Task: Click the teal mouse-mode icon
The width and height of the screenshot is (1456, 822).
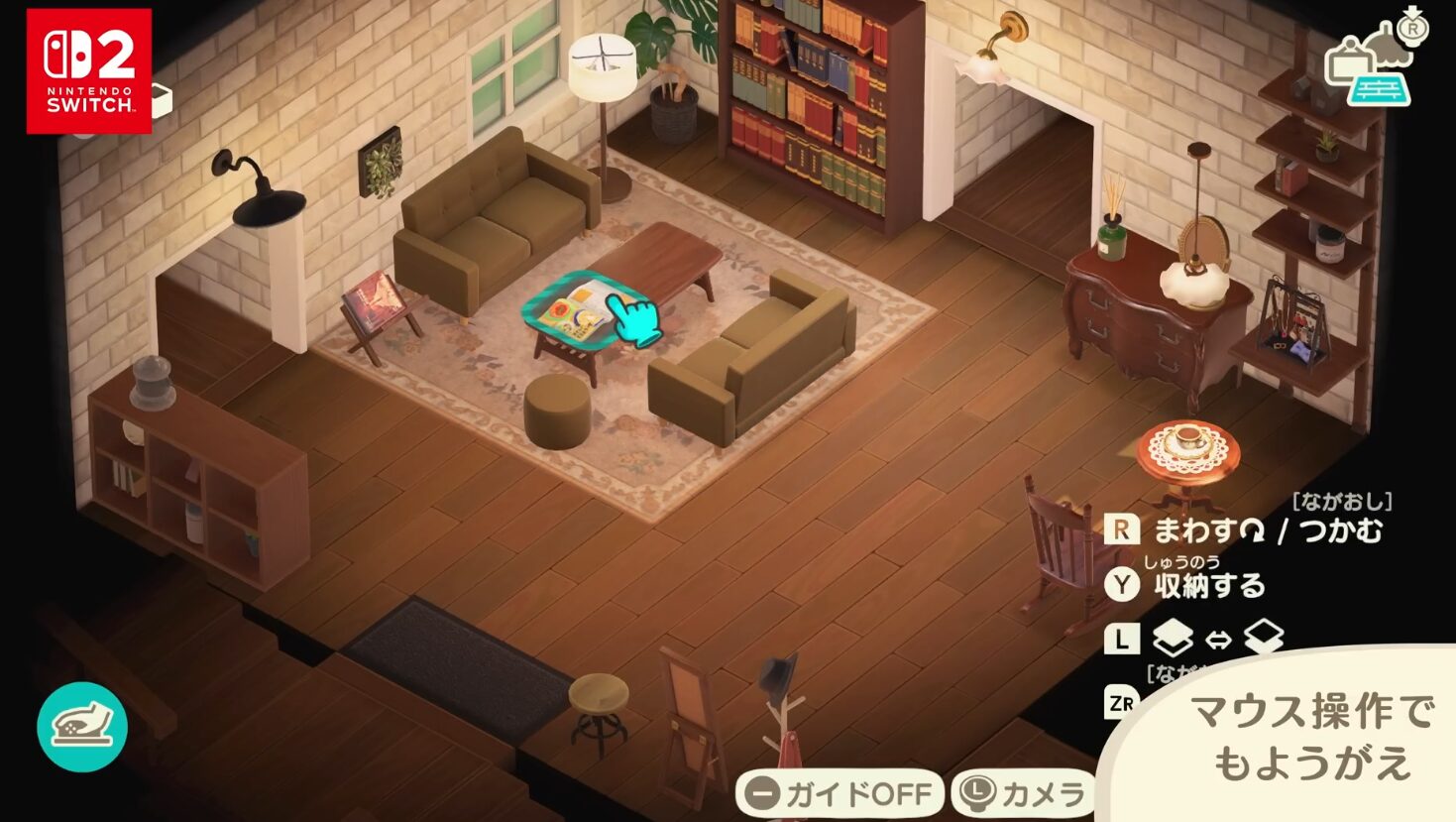Action: point(82,727)
